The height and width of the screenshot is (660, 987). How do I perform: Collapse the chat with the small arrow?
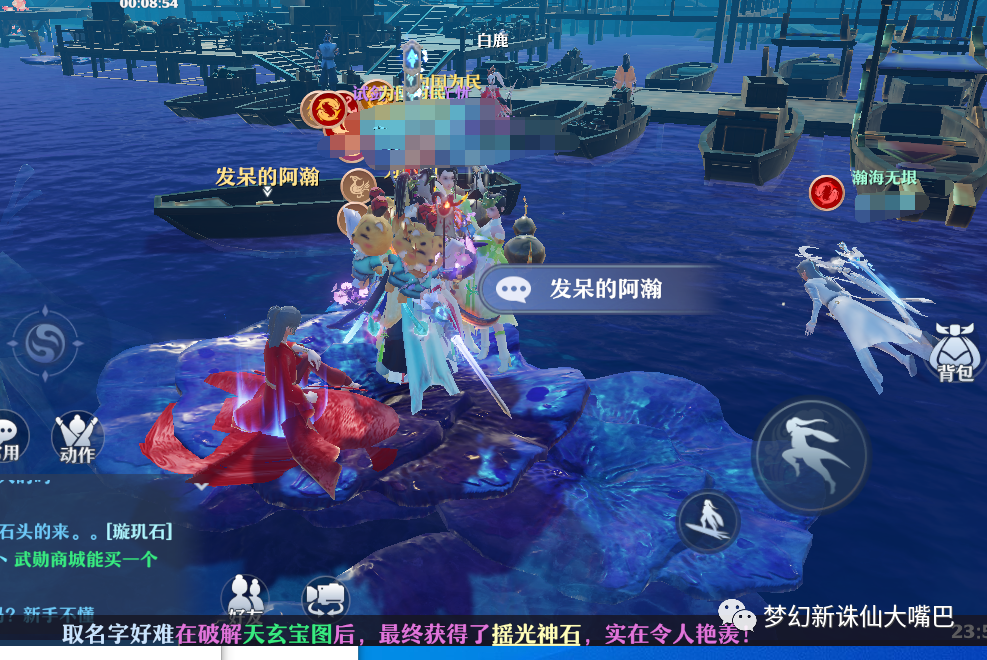coord(201,486)
